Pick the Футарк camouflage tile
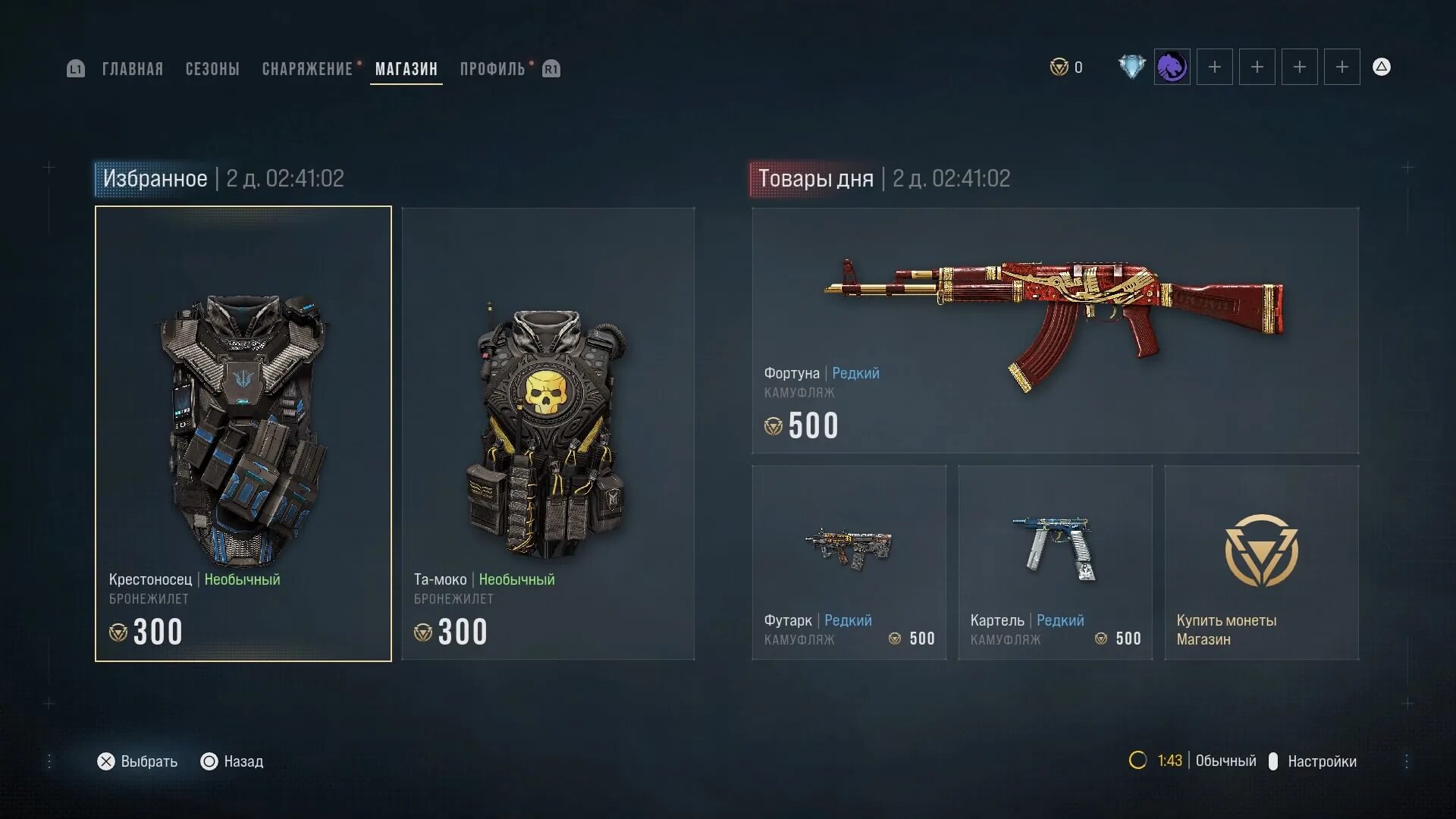 [x=849, y=563]
